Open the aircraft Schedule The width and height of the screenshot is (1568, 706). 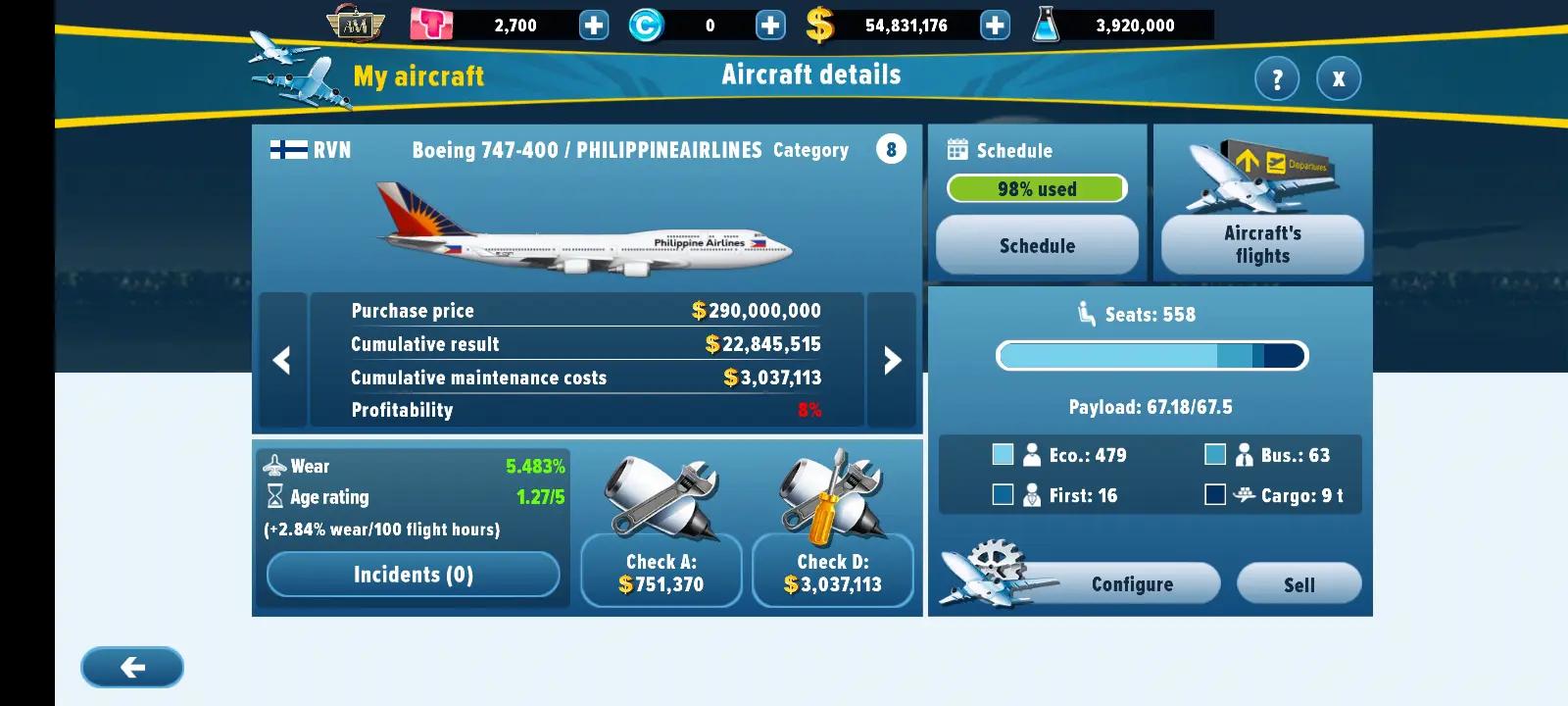tap(1037, 245)
